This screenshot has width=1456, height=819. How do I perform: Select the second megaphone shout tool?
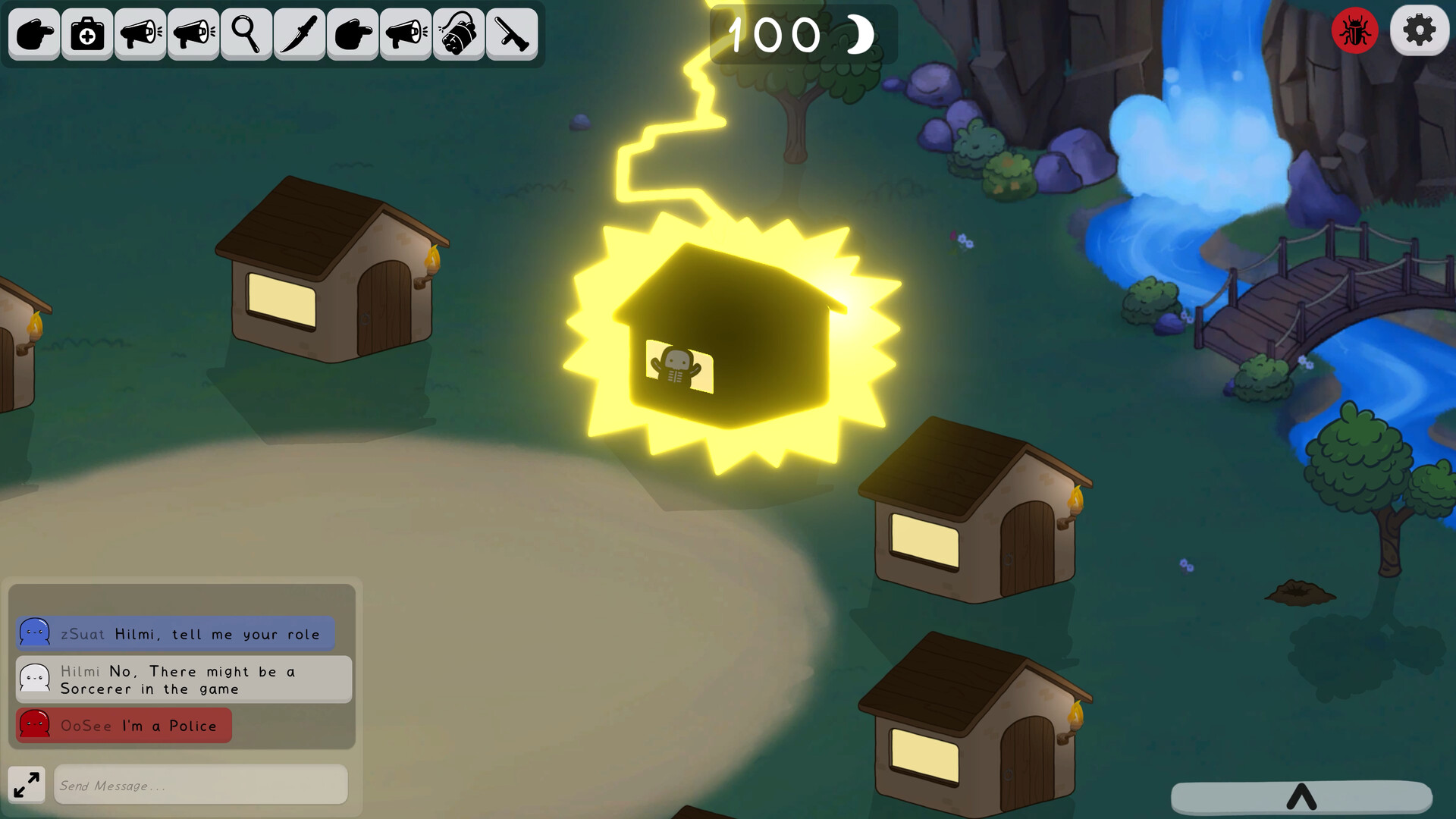click(x=193, y=33)
